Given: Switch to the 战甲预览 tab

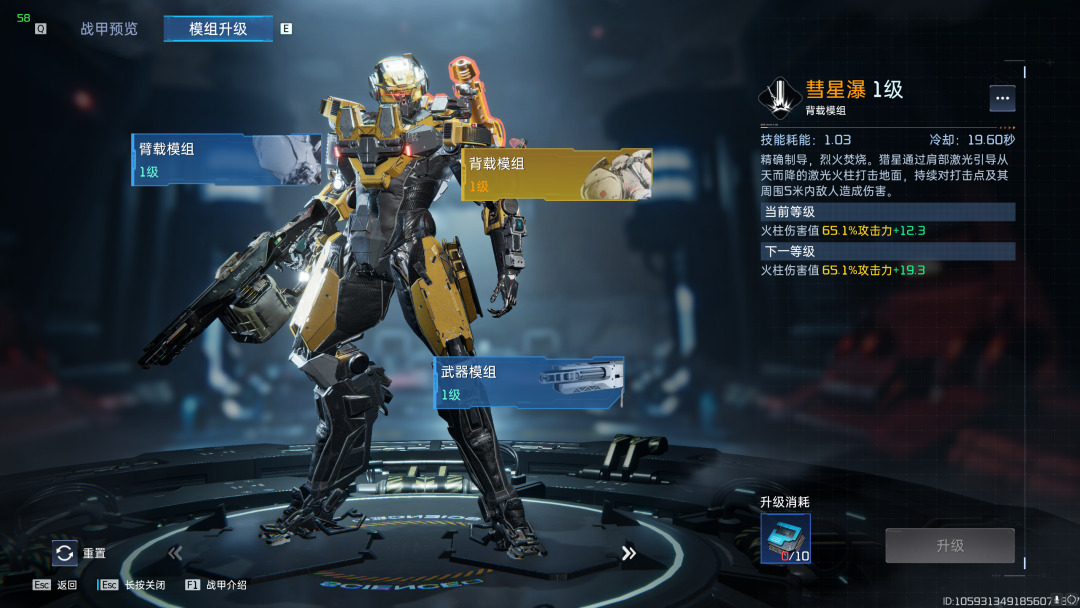Looking at the screenshot, I should (x=109, y=29).
